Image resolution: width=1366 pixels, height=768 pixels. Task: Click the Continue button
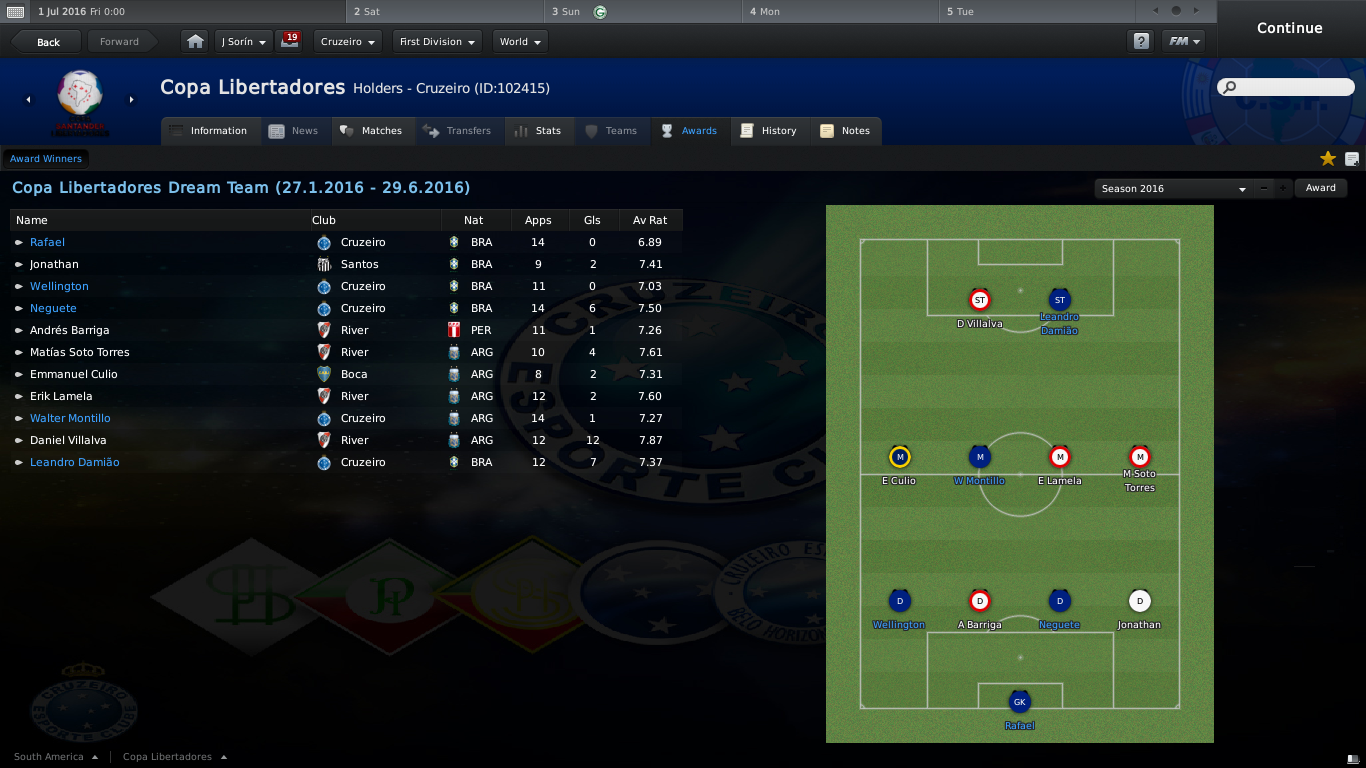tap(1289, 28)
